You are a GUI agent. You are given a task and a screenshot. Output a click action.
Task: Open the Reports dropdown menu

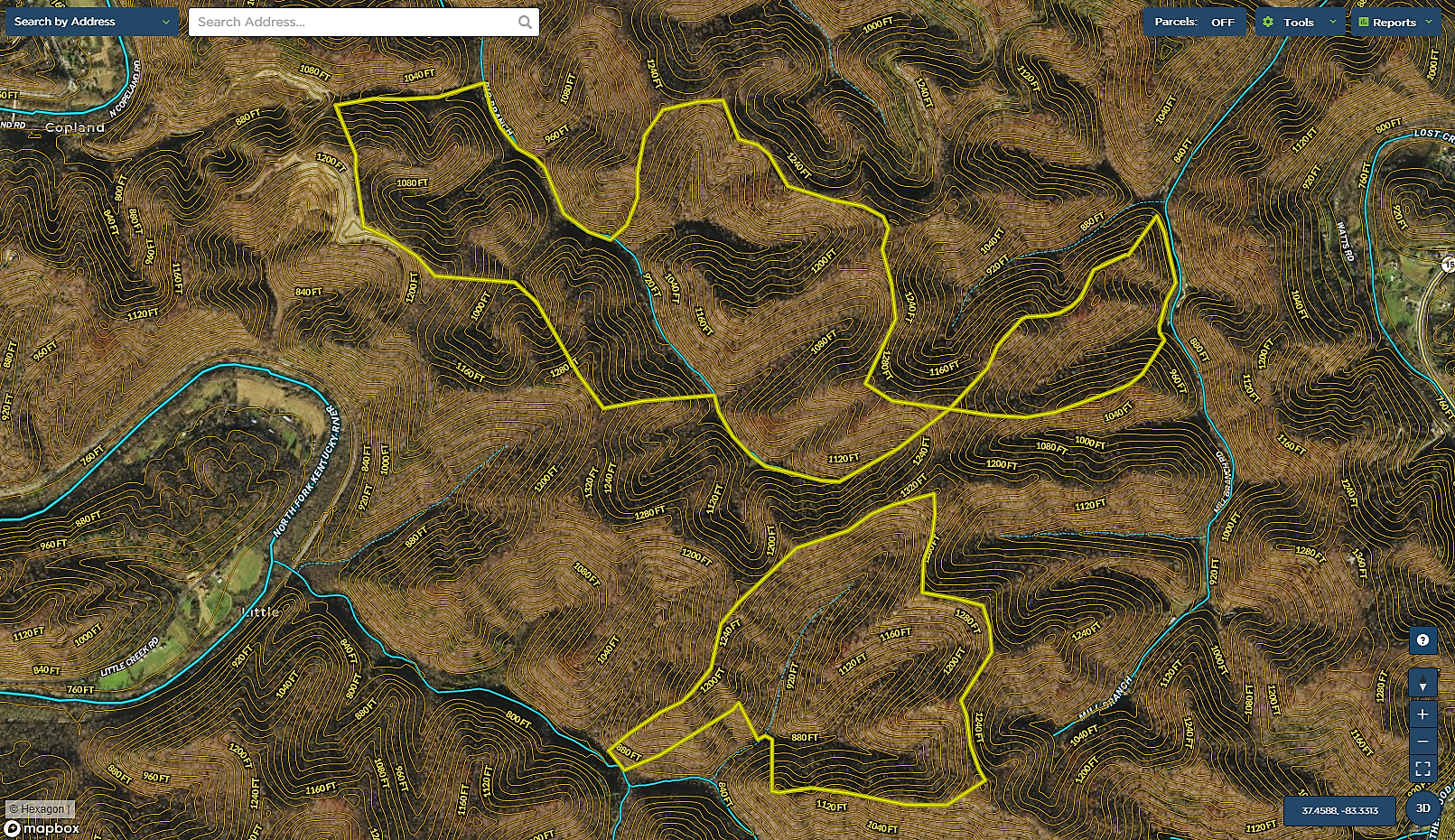click(x=1395, y=22)
